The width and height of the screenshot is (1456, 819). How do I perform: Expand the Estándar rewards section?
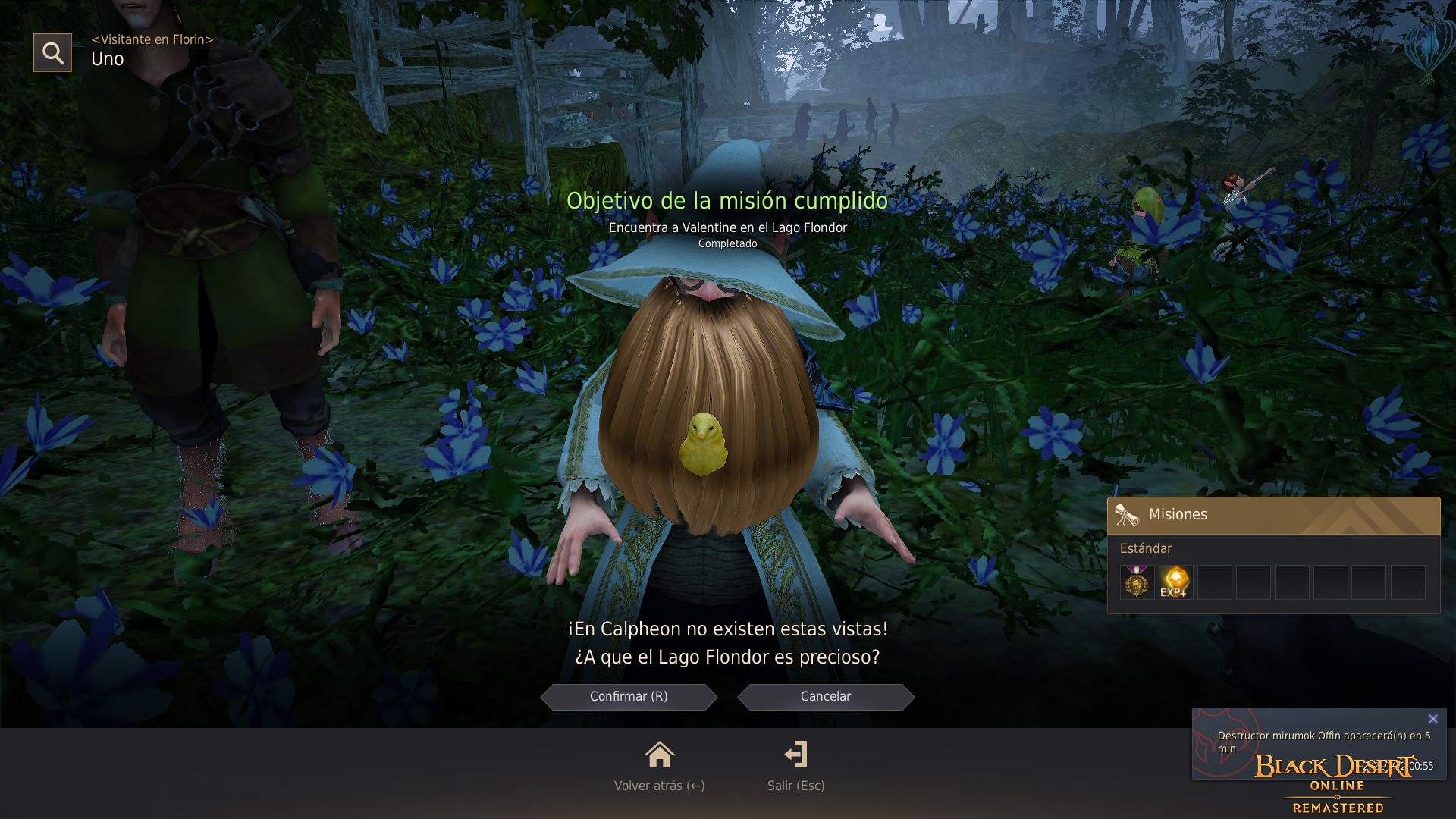[1145, 548]
